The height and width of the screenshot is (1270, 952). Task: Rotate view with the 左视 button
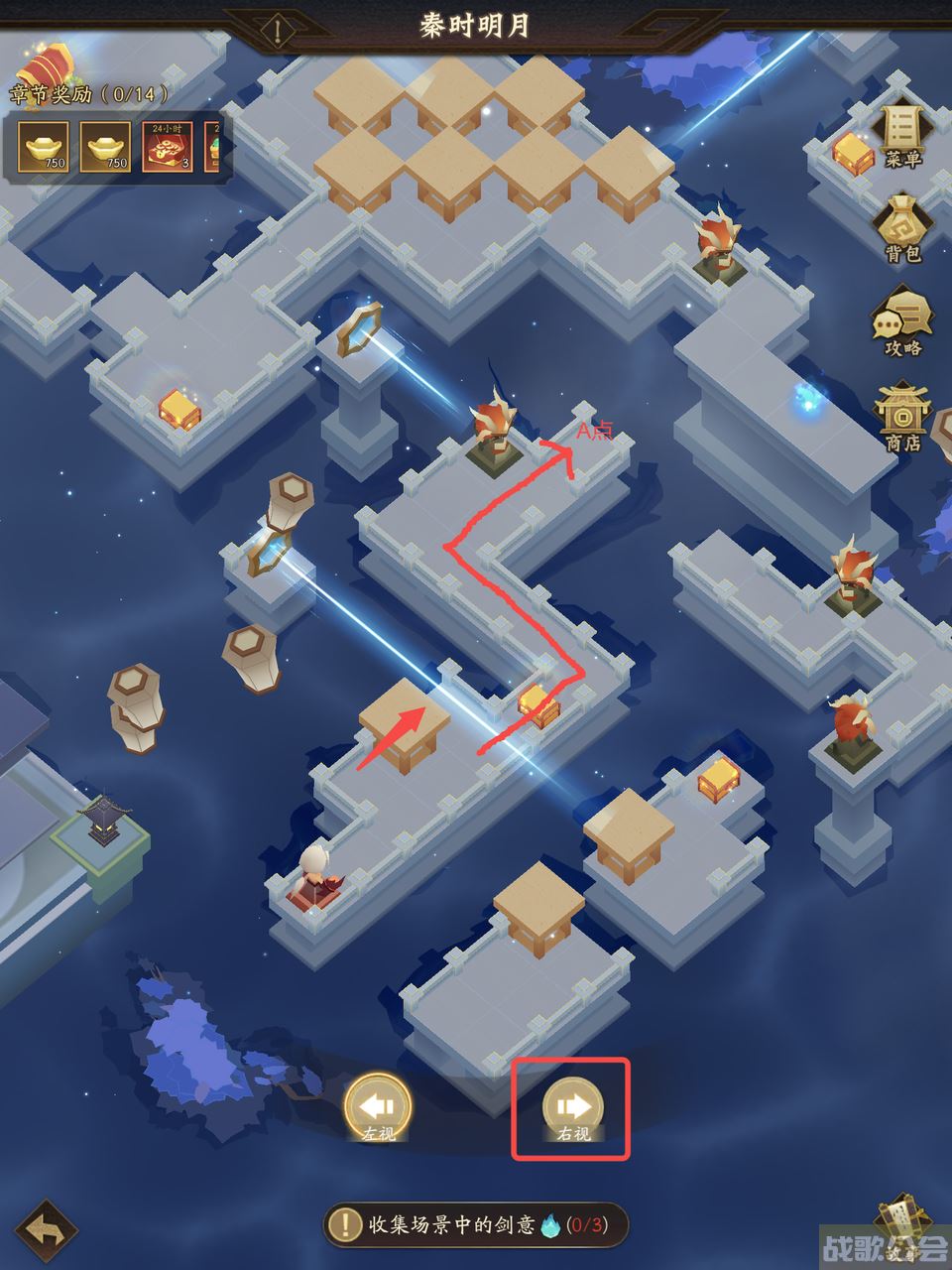point(378,1107)
